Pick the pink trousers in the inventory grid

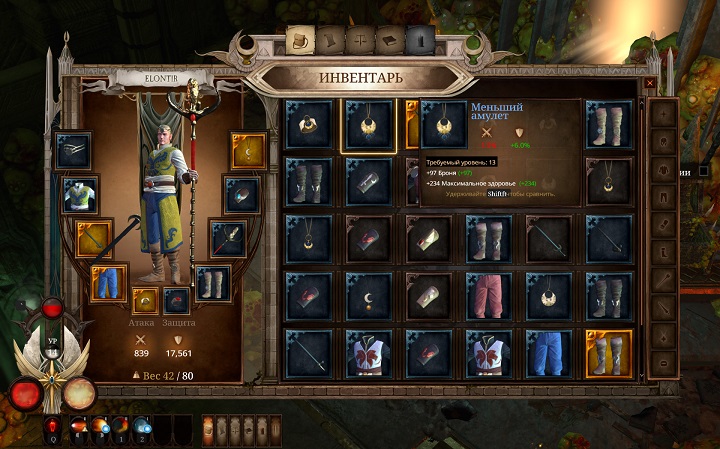coord(489,295)
